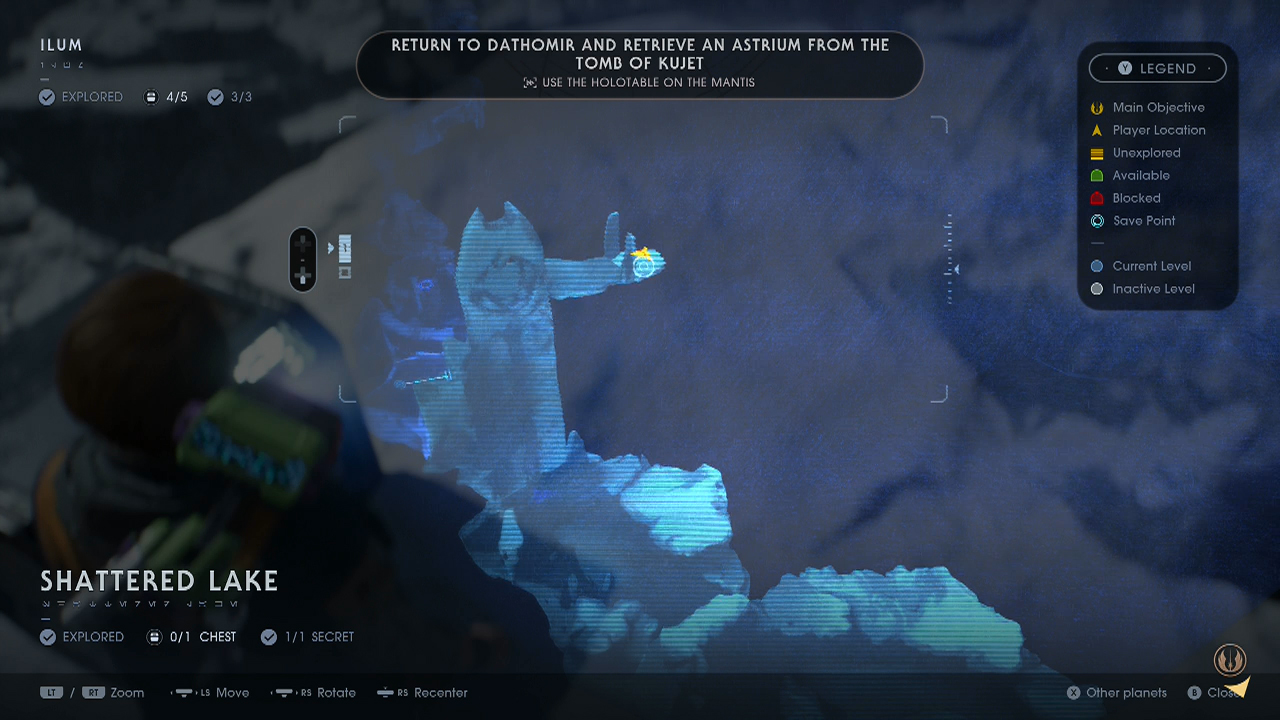Select the save point marker on the holomap
Screen dimensions: 1280x720
point(643,266)
